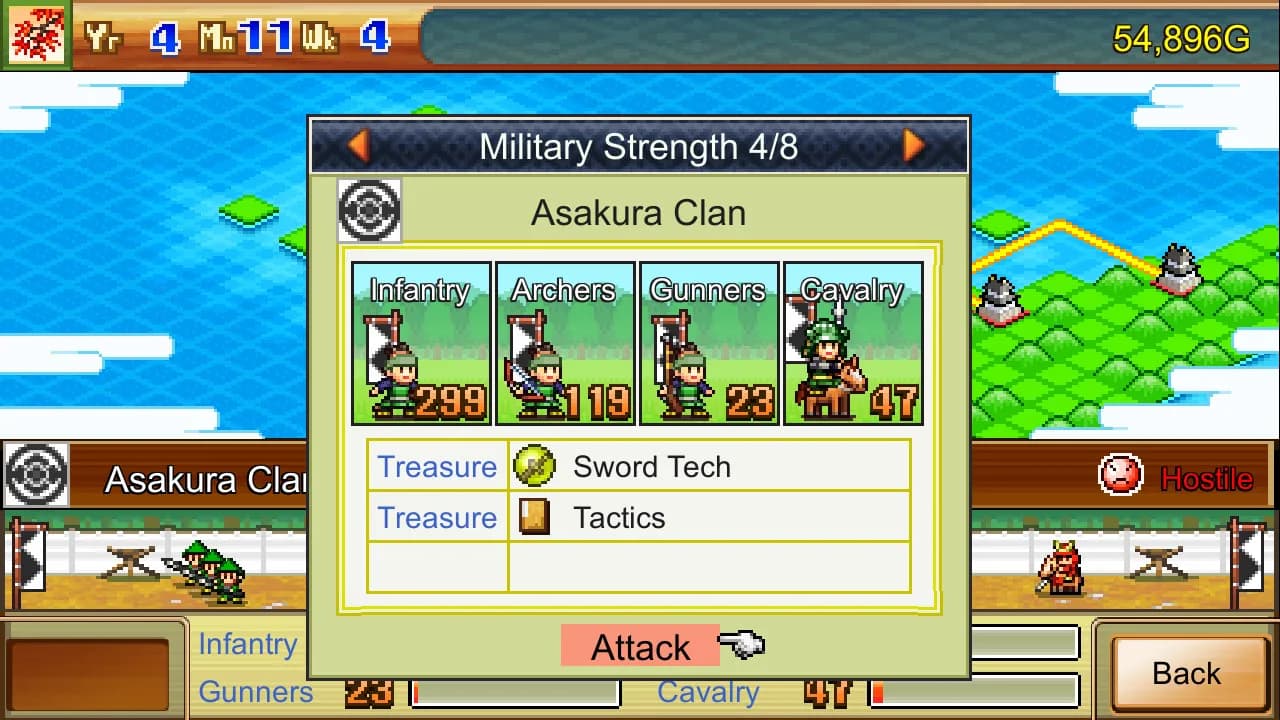
Task: Select the Cavalry unit card
Action: point(853,343)
